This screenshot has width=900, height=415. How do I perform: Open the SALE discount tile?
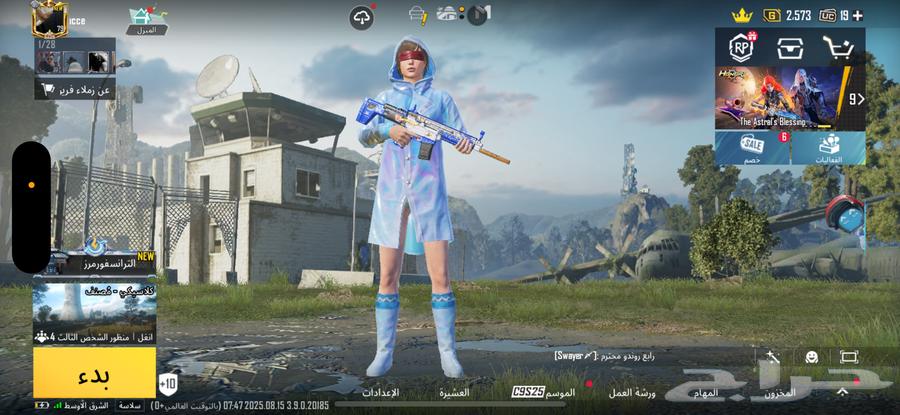click(752, 148)
